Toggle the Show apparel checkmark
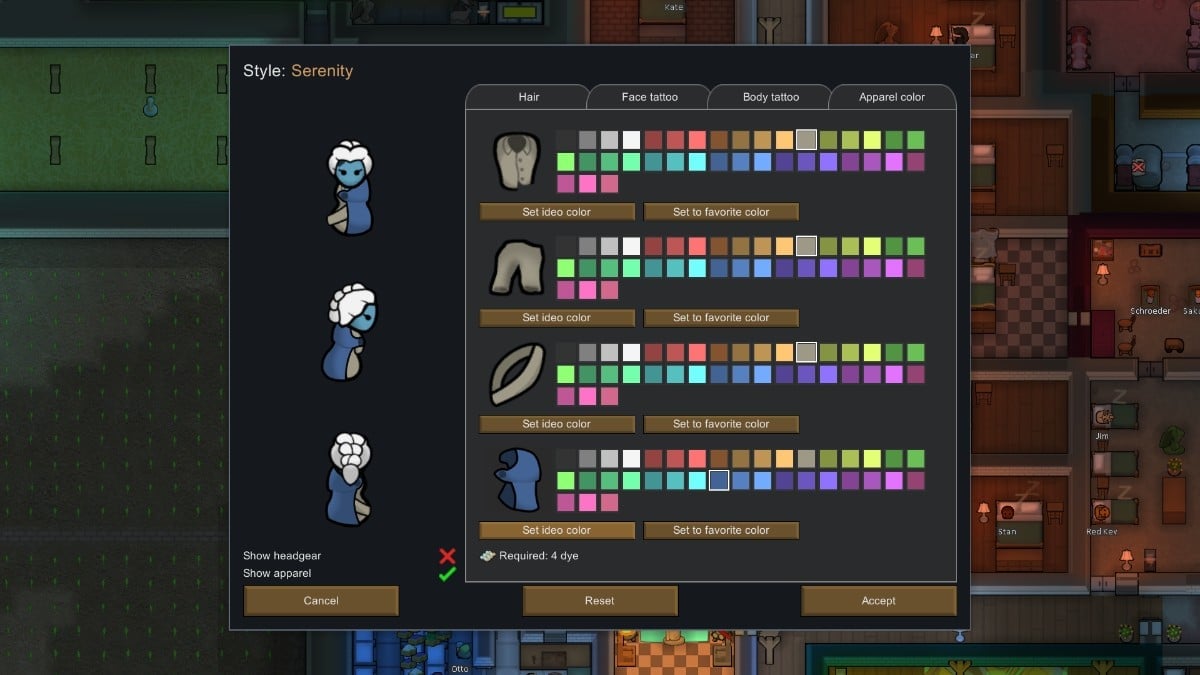The height and width of the screenshot is (675, 1200). pyautogui.click(x=447, y=574)
